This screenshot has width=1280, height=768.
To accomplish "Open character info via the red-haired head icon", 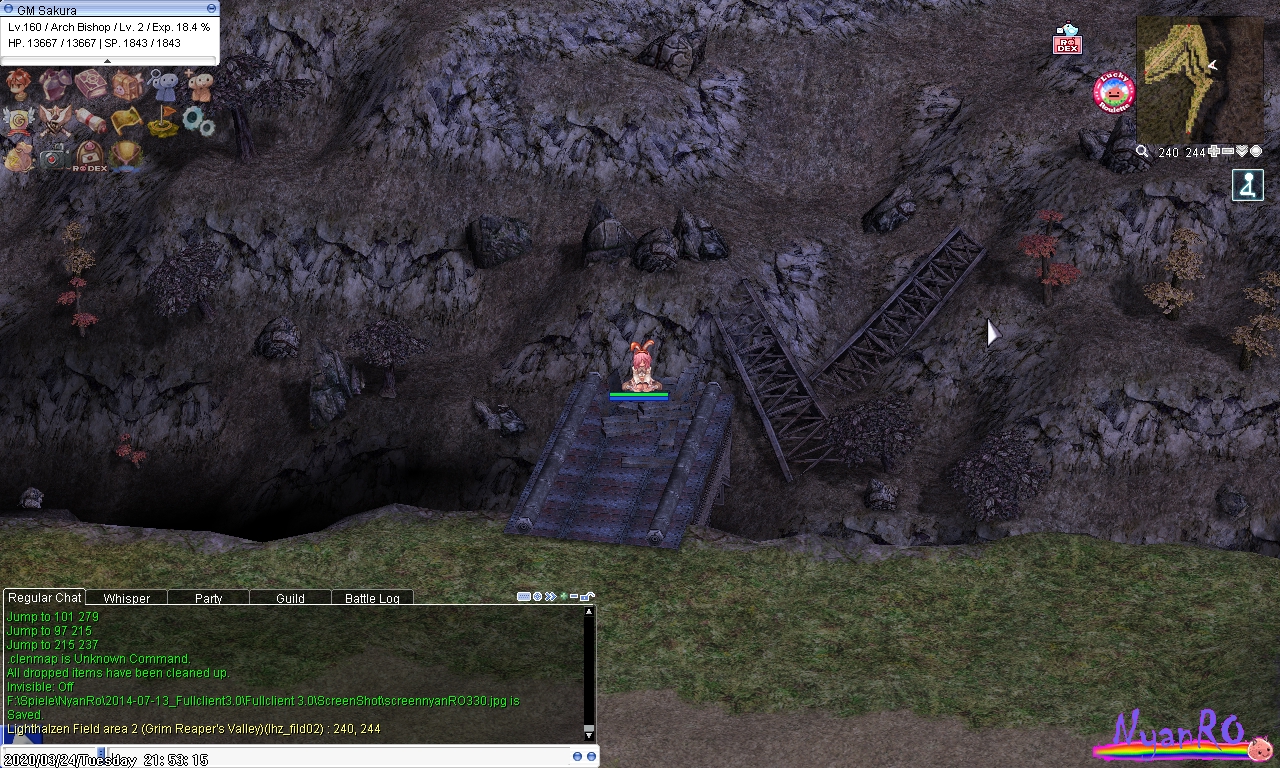I will tap(18, 84).
